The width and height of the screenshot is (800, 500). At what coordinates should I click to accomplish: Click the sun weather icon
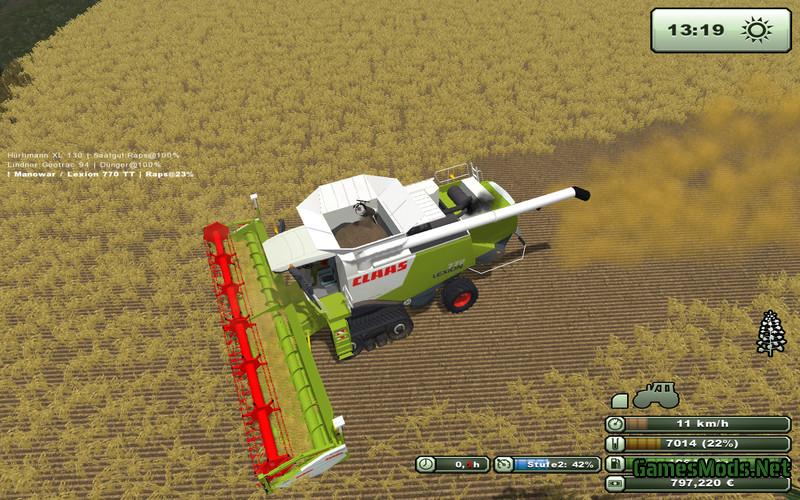pyautogui.click(x=757, y=30)
